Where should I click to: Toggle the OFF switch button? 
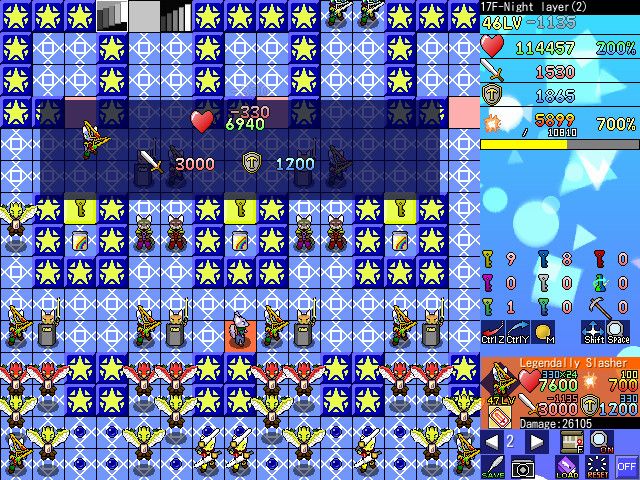pyautogui.click(x=627, y=466)
